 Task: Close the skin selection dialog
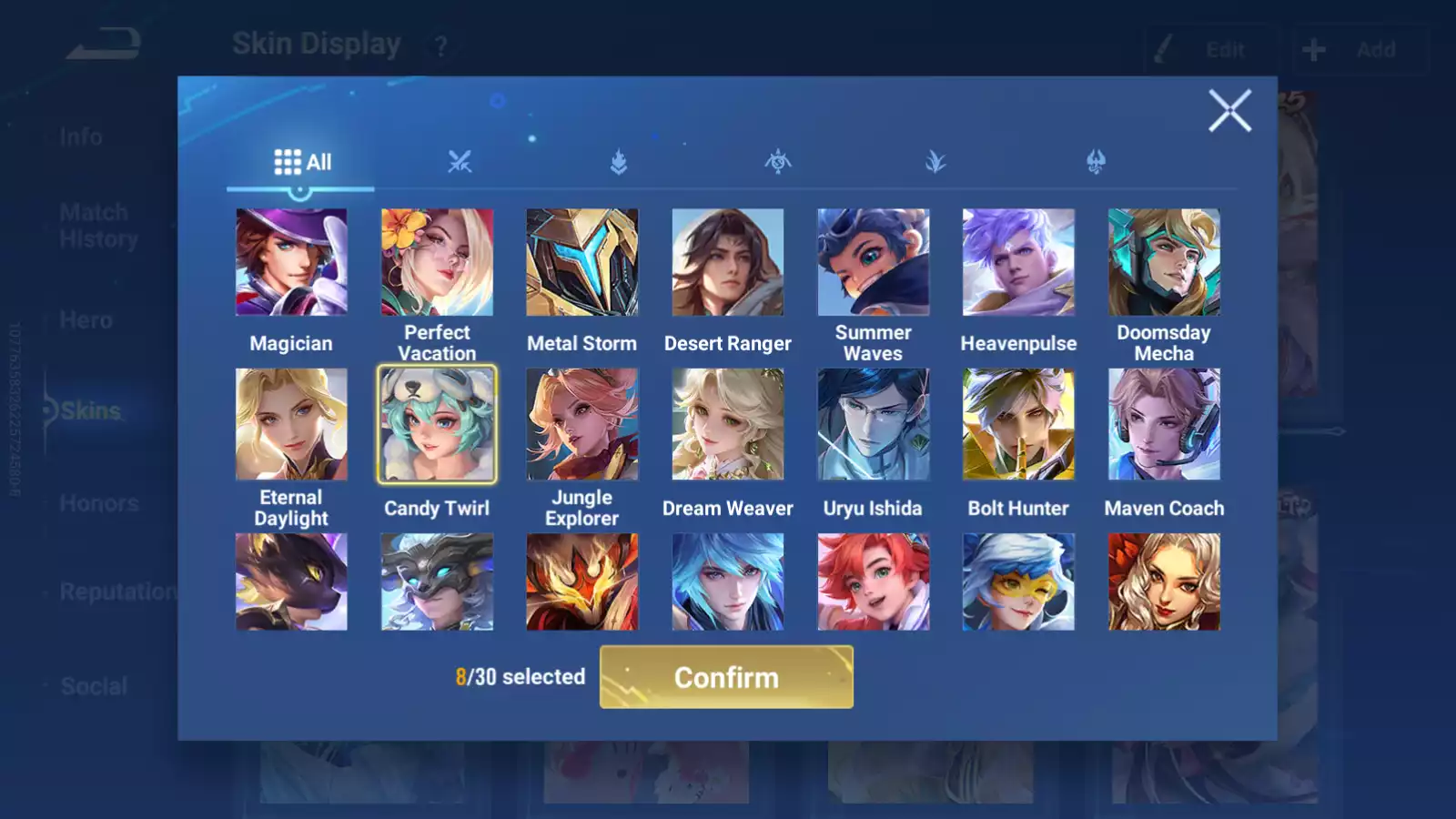tap(1229, 111)
